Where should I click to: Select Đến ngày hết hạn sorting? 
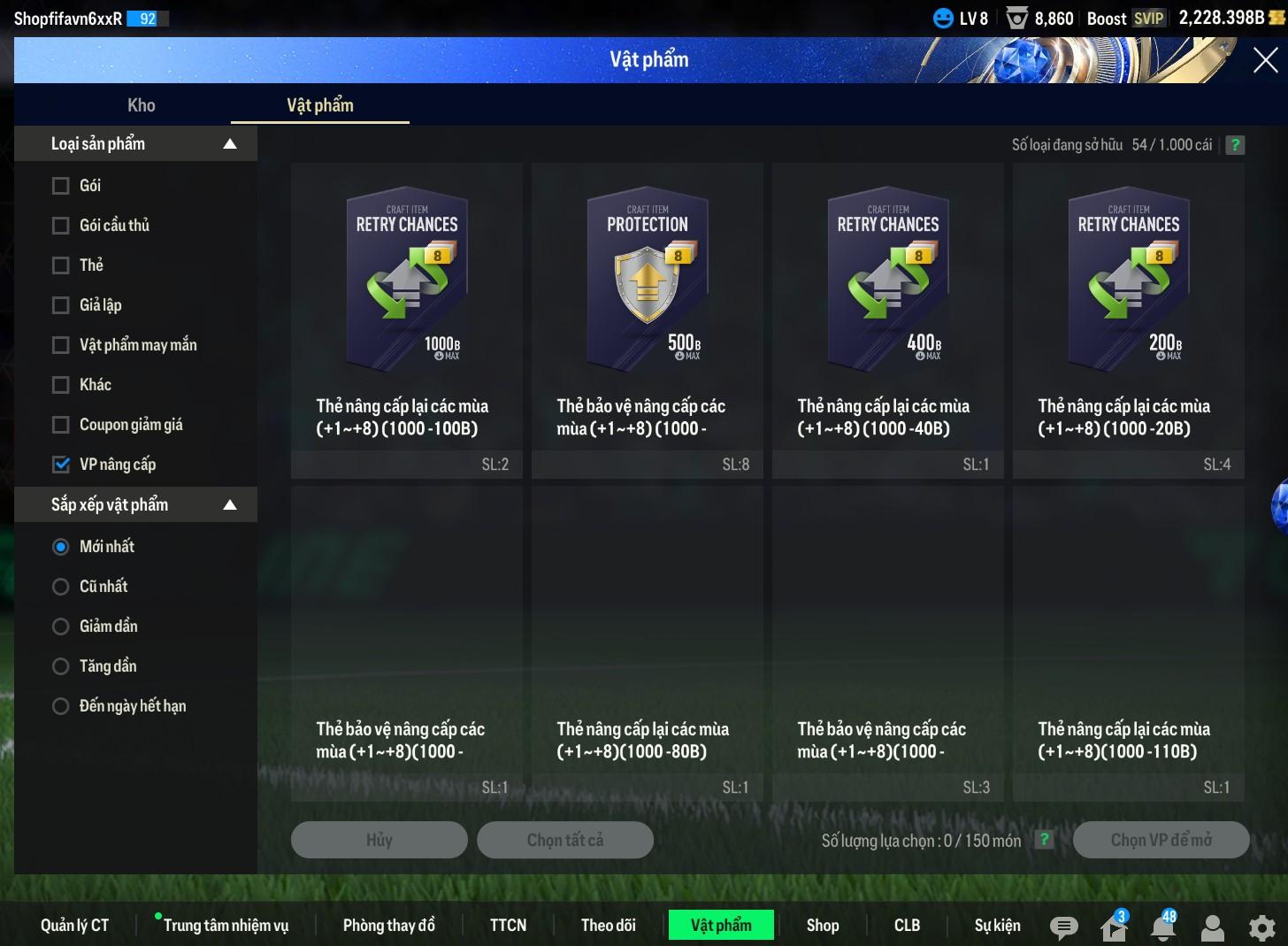click(x=61, y=706)
